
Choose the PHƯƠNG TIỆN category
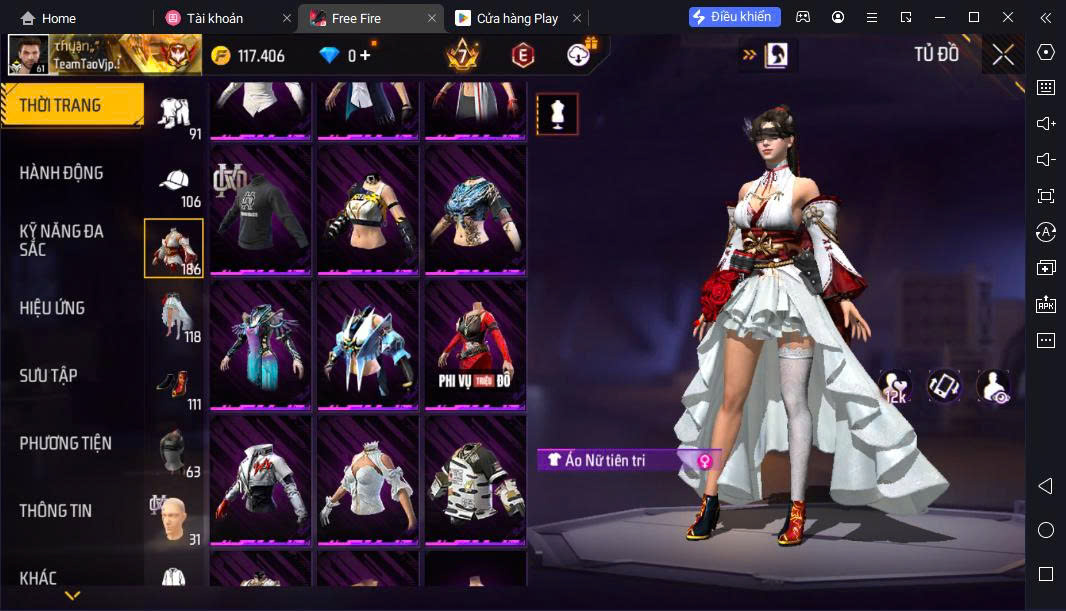point(66,443)
